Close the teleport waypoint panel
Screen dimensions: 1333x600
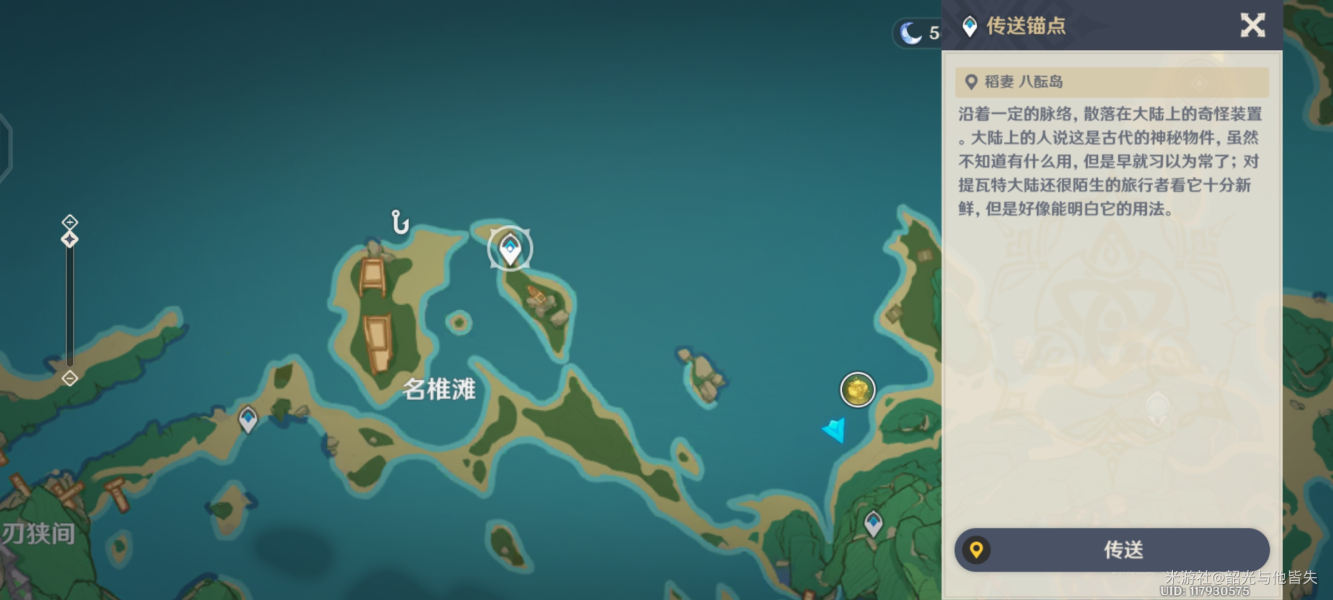click(x=1252, y=25)
